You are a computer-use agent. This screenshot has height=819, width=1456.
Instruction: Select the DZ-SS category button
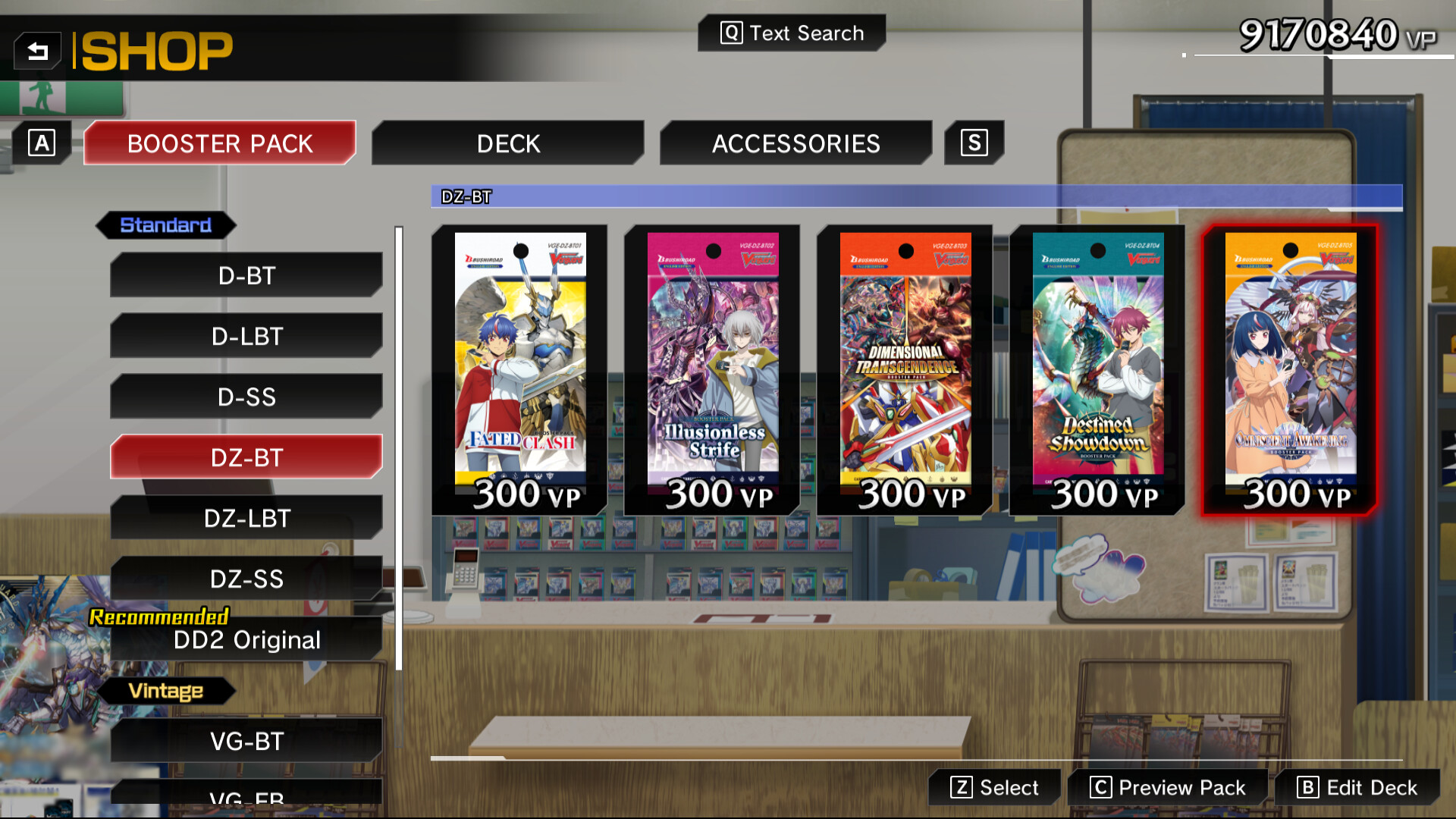[x=246, y=579]
